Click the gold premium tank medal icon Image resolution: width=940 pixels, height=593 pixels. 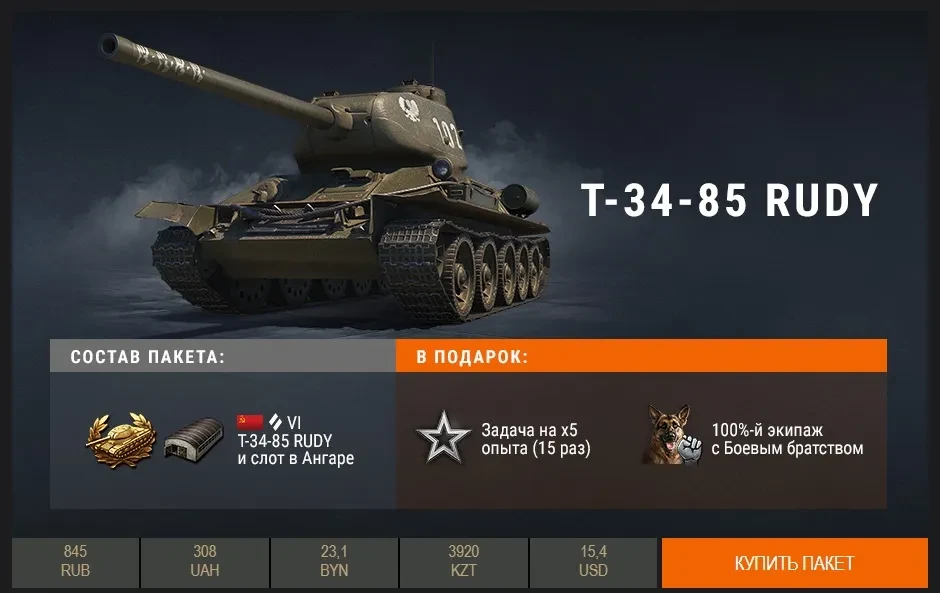click(121, 438)
